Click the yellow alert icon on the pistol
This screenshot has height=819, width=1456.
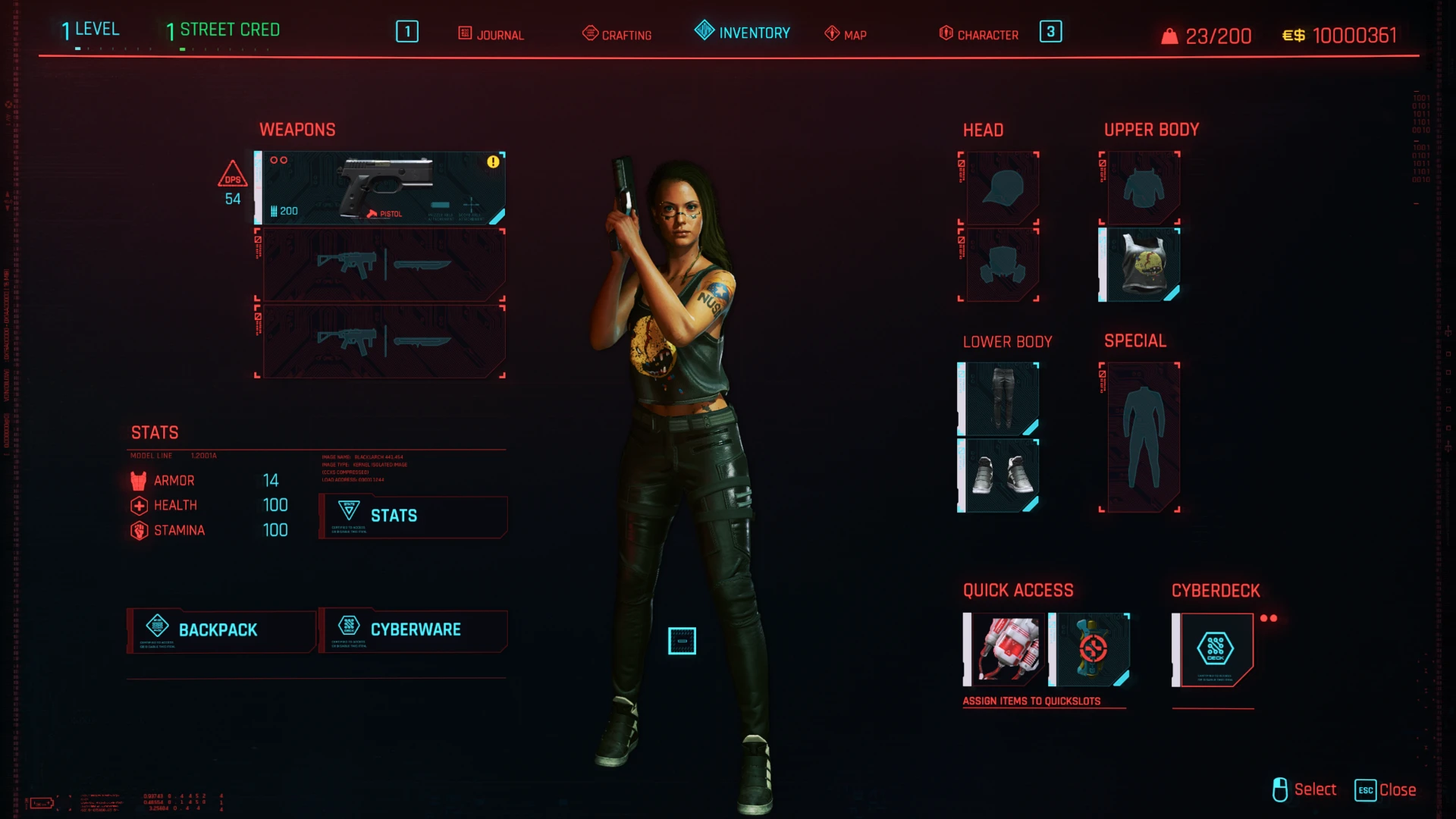[491, 161]
